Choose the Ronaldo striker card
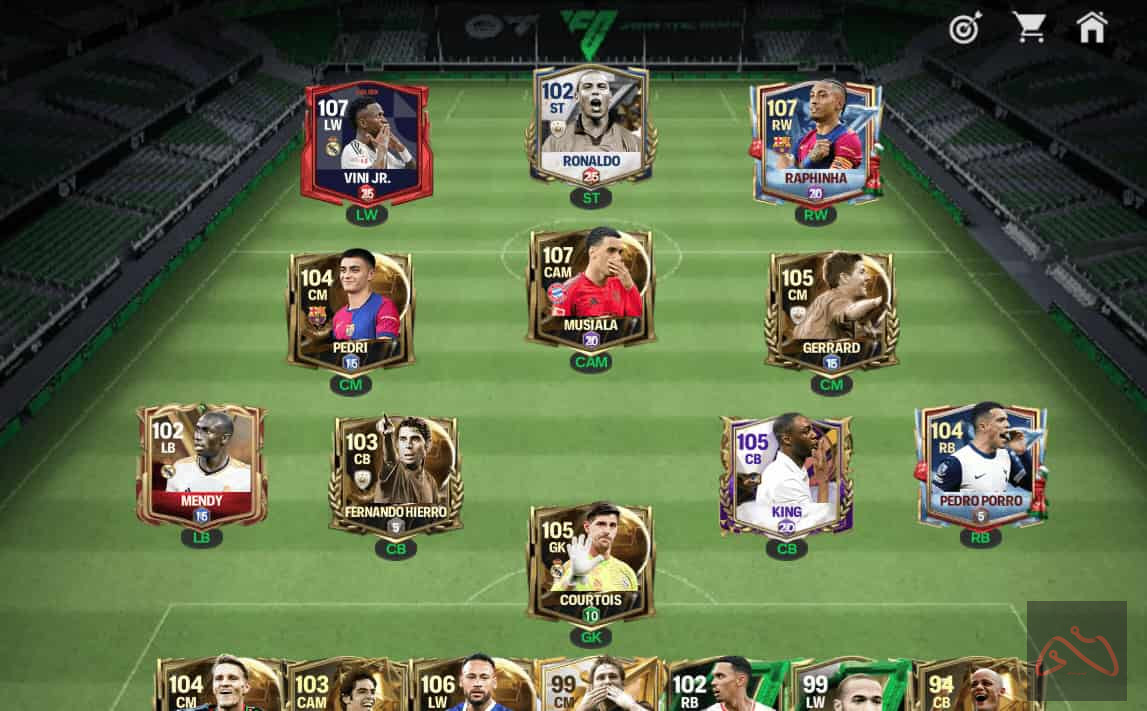Screen dimensions: 1147x711 (591, 125)
